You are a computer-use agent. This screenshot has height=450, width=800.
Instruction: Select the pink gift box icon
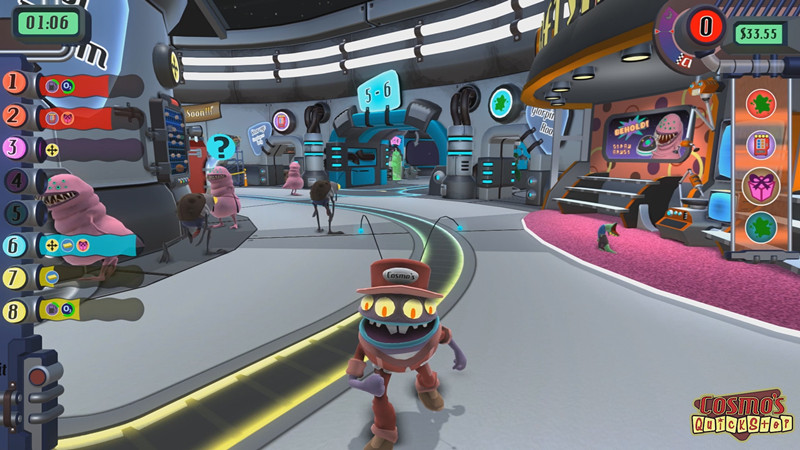tap(762, 186)
